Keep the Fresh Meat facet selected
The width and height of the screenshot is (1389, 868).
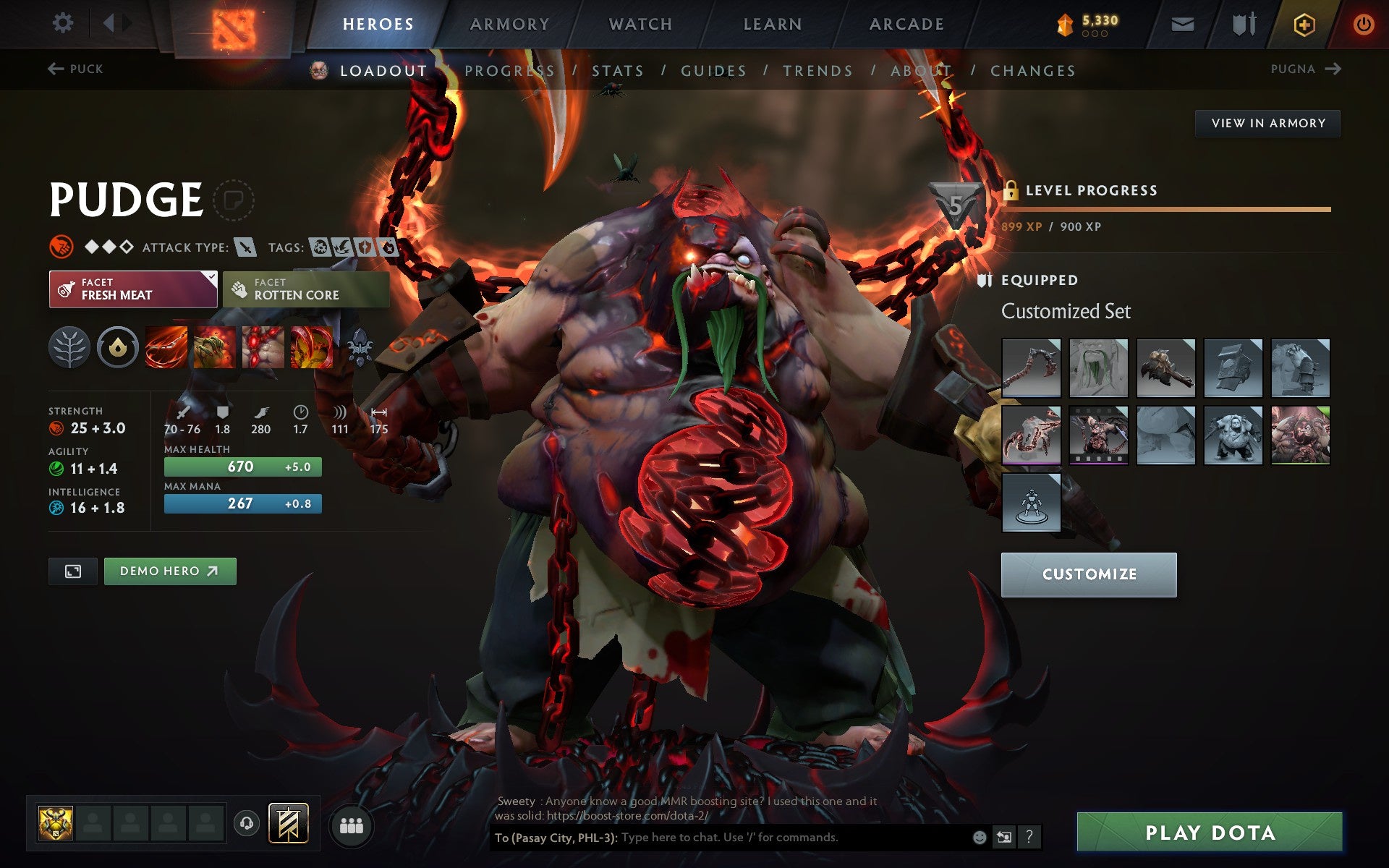[x=132, y=289]
